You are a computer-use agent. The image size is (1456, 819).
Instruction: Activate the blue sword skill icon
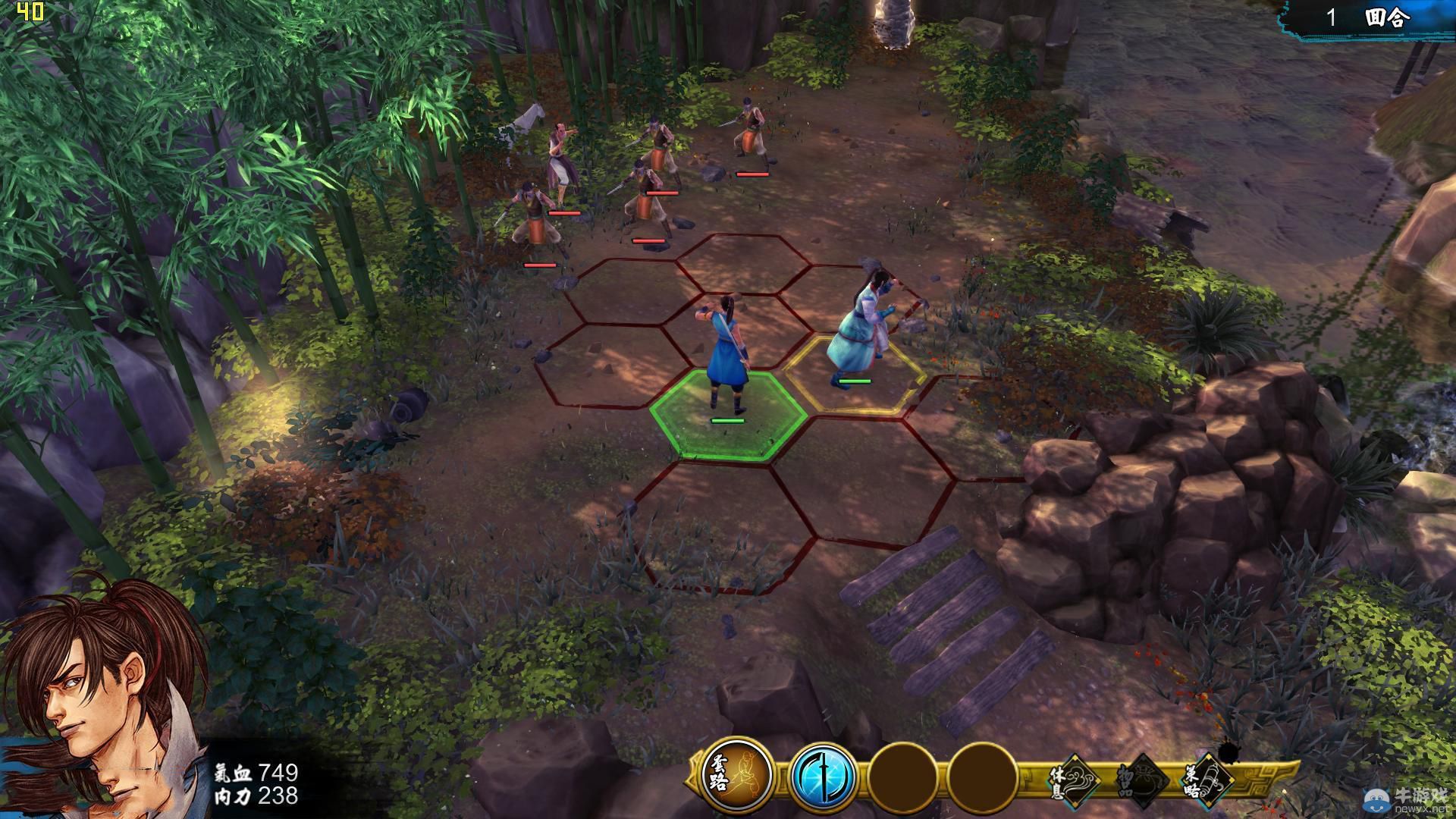point(823,777)
